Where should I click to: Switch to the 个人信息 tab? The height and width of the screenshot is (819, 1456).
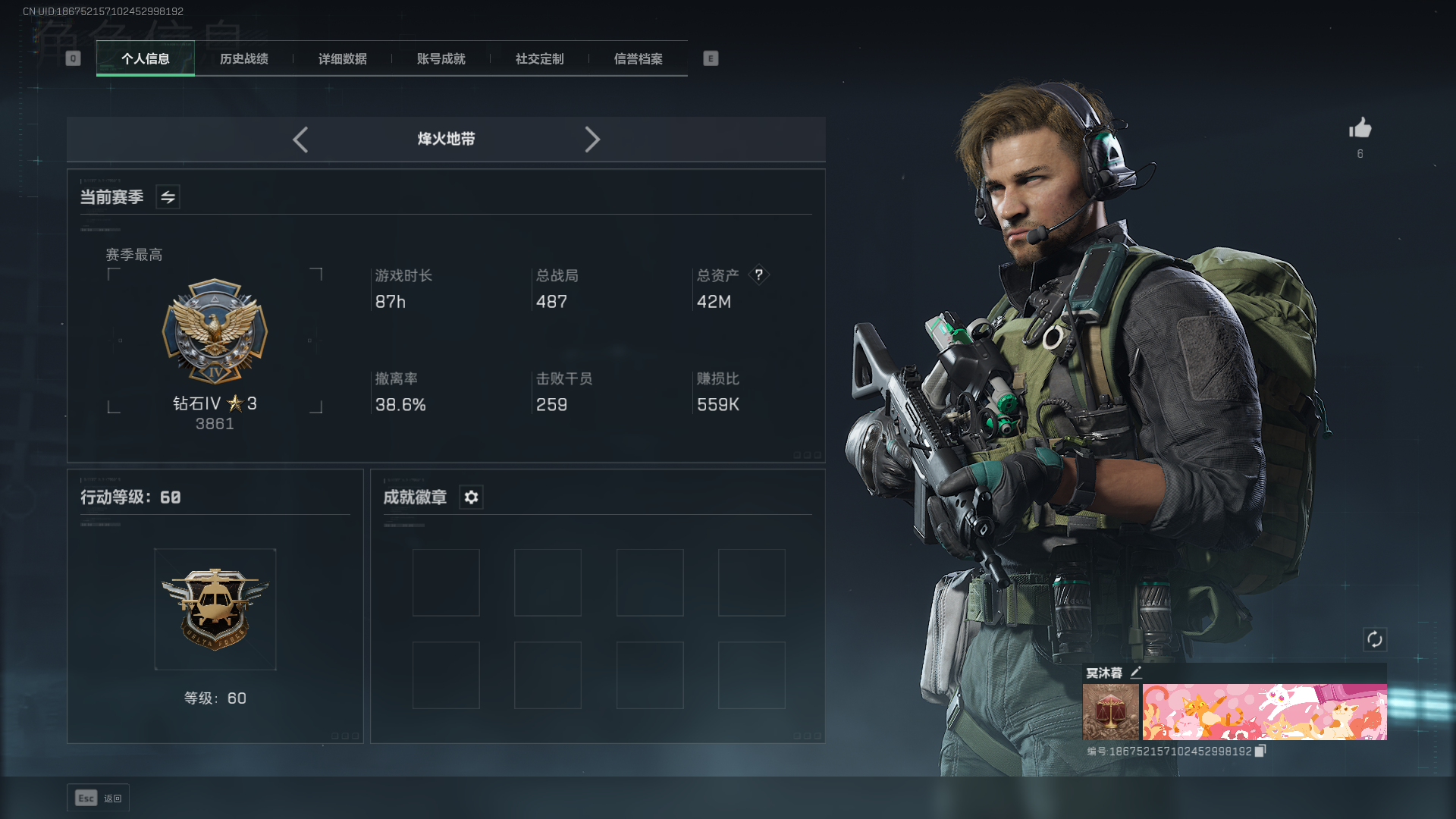pos(146,59)
